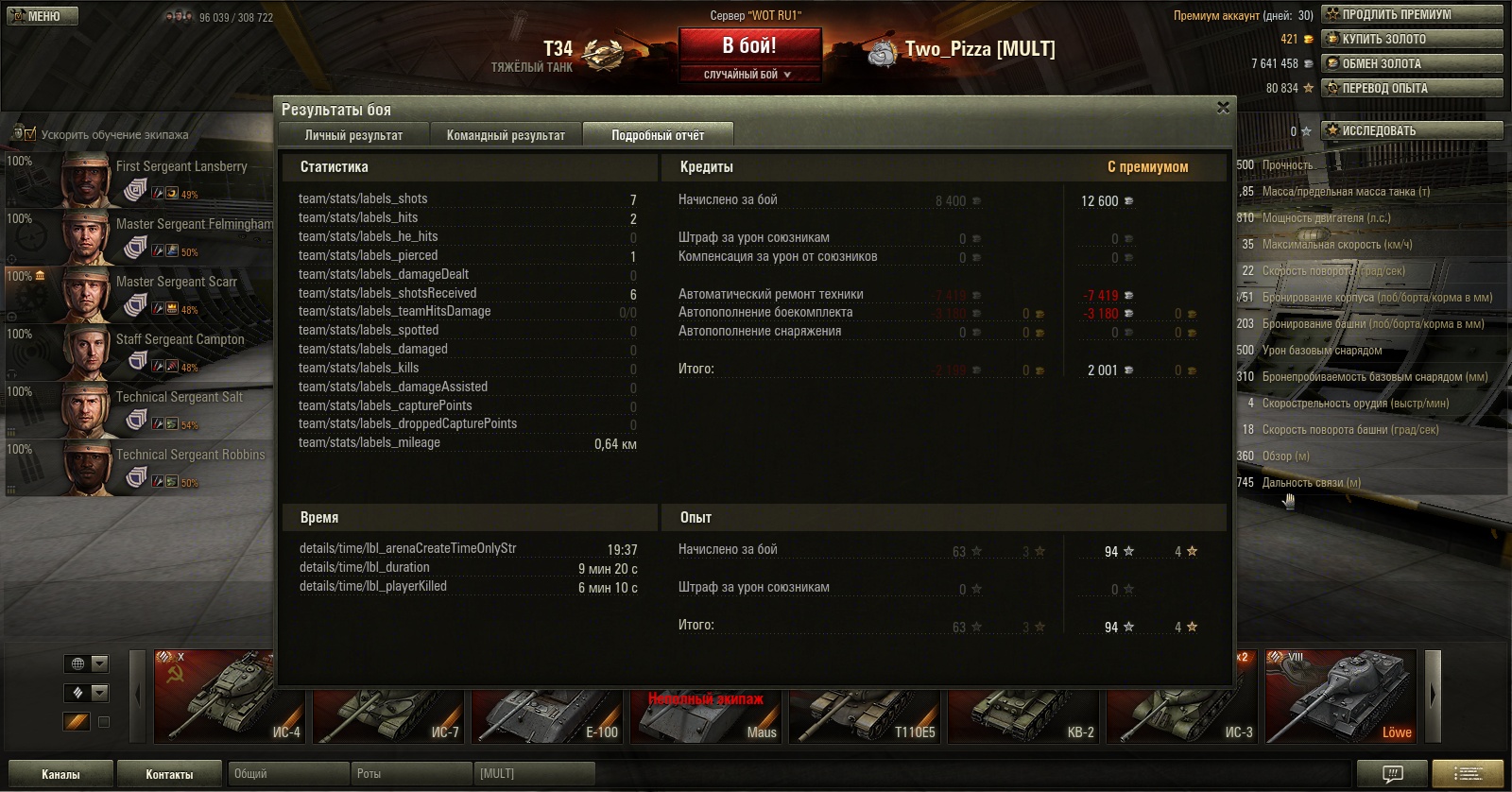Switch to Личный результат tab

tap(353, 135)
